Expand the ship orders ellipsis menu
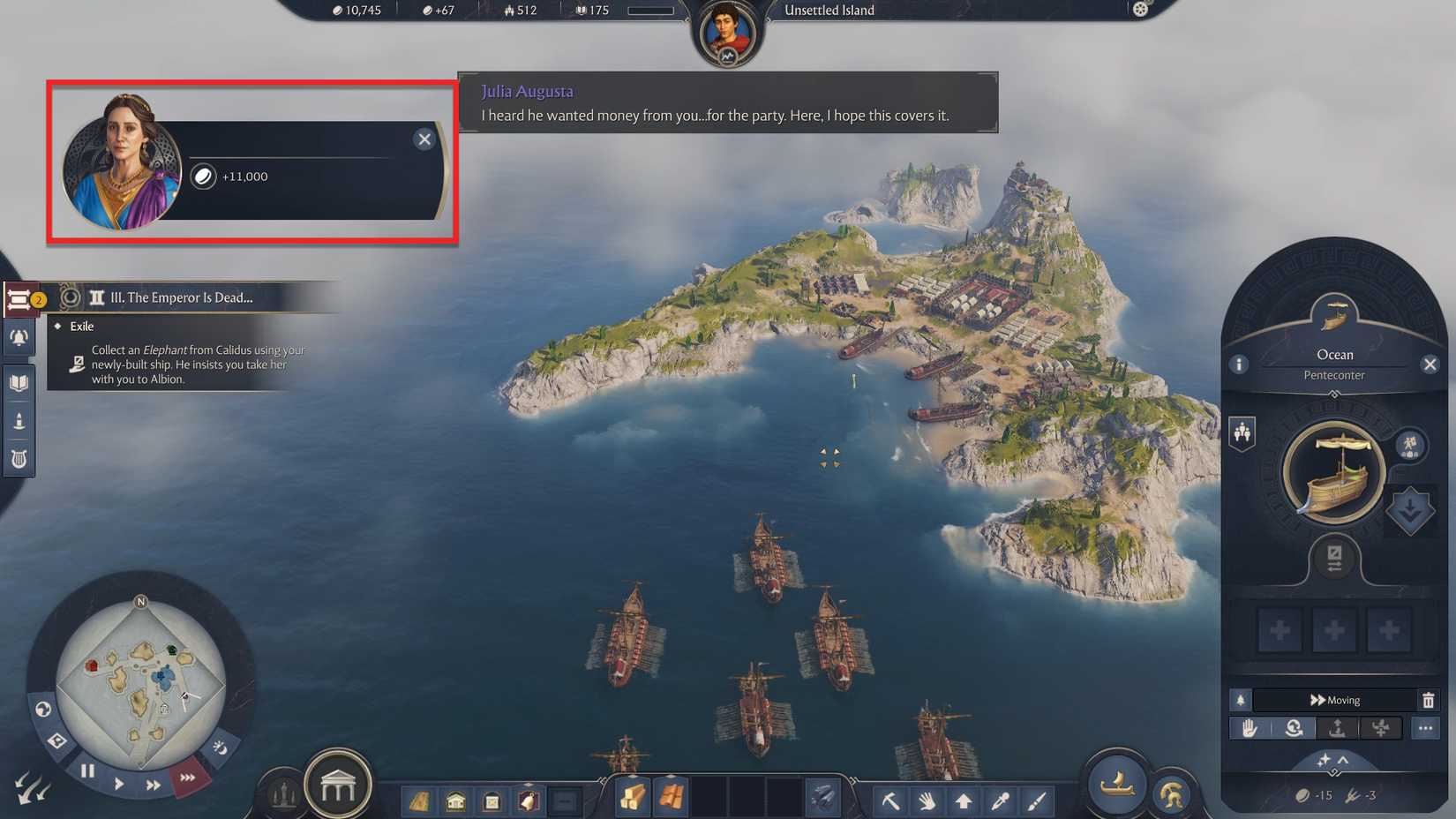 1426,728
